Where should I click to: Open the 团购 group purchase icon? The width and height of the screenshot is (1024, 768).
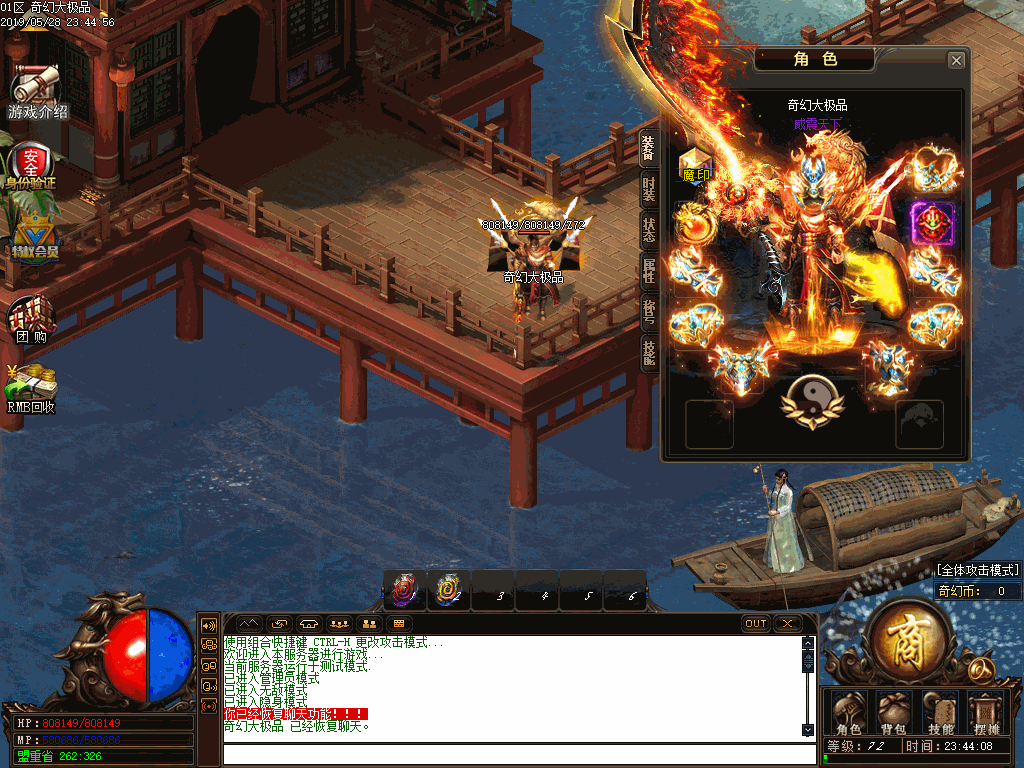[x=31, y=318]
